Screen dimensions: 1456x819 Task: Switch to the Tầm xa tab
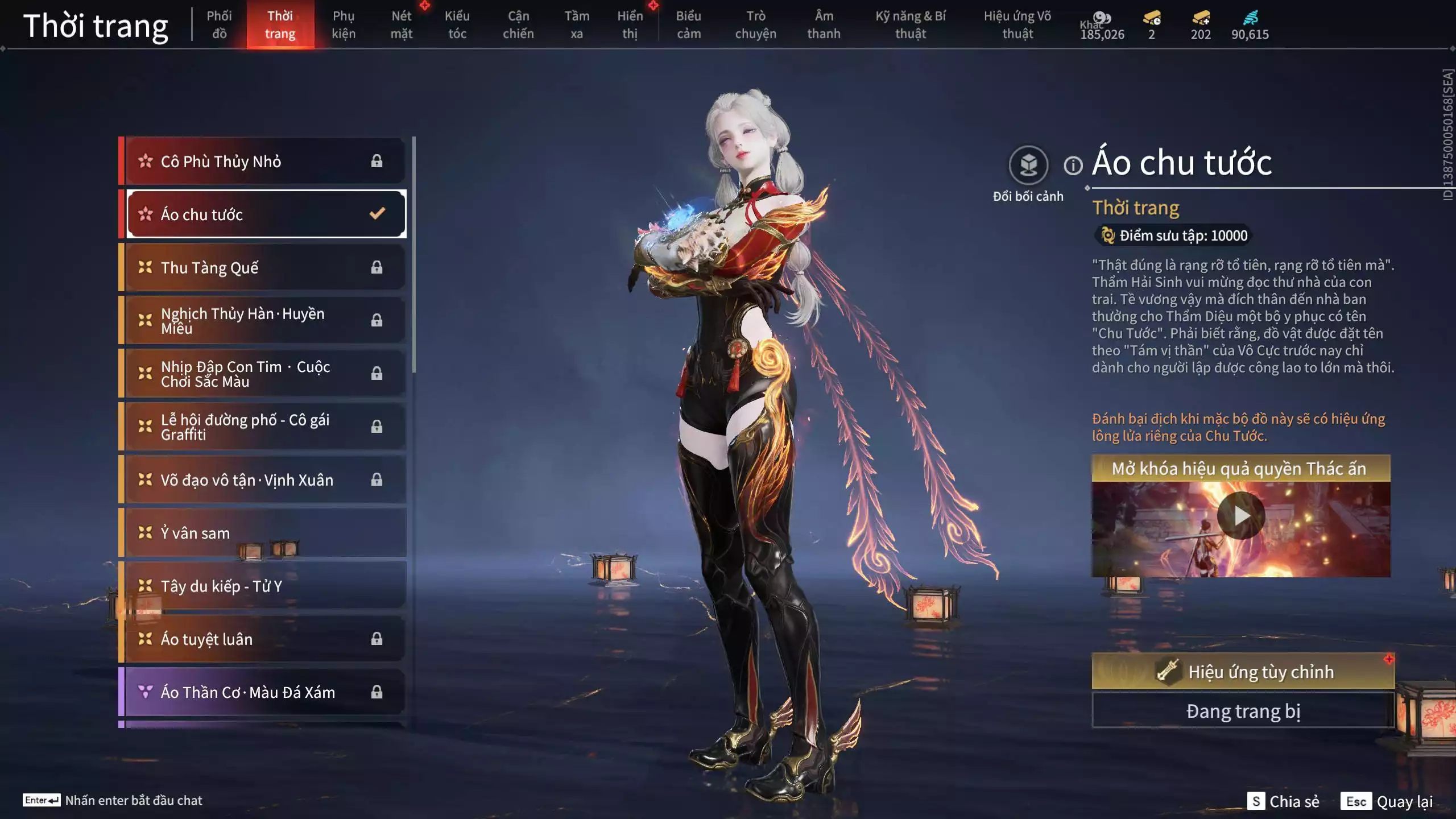point(577,24)
